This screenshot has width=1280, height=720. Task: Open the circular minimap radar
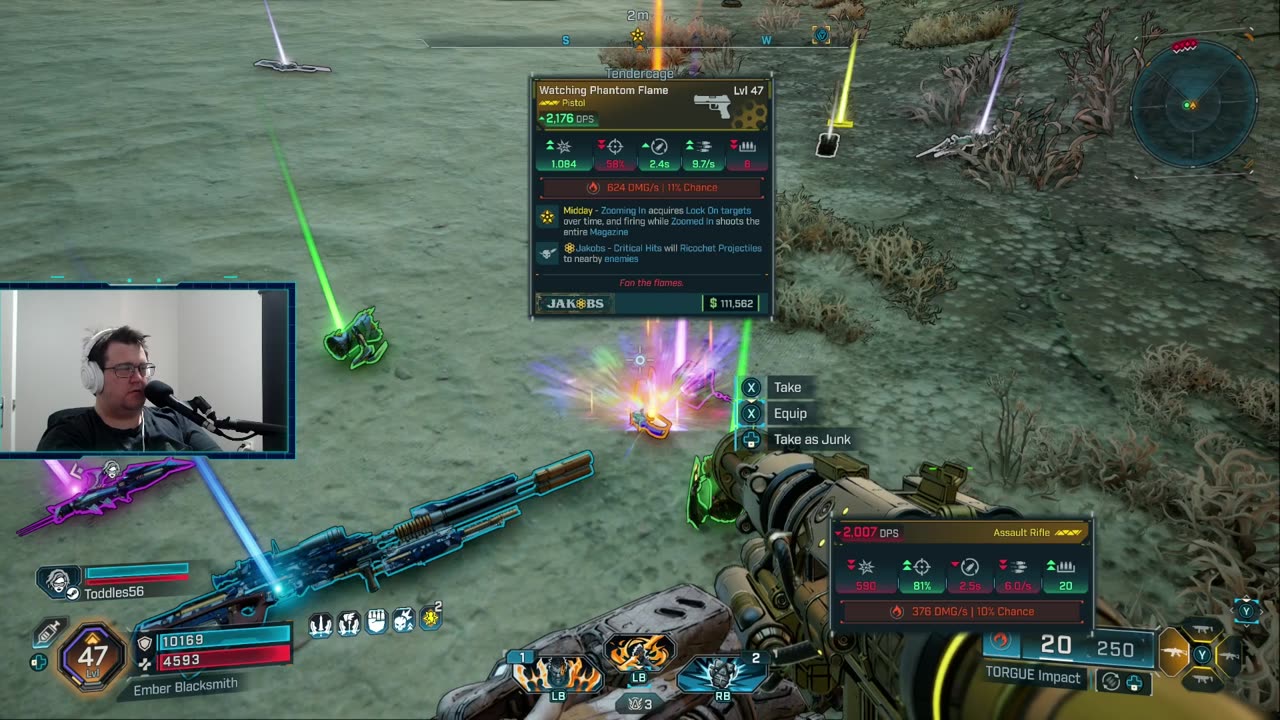[1192, 104]
